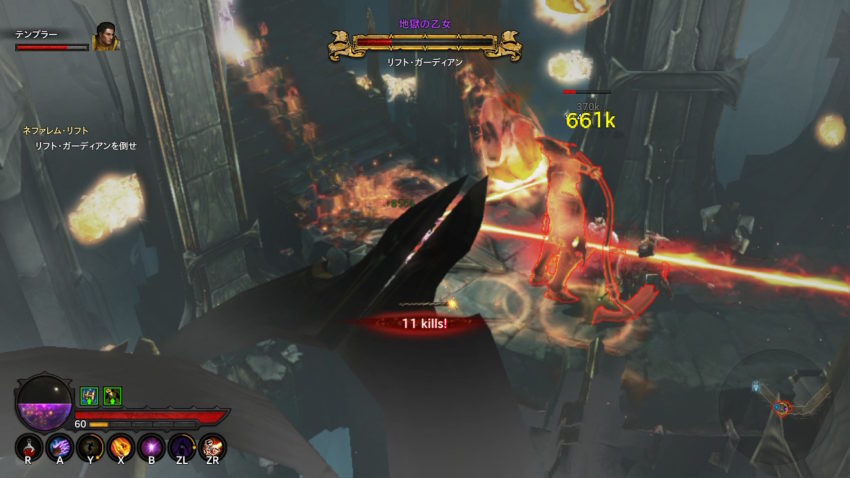The height and width of the screenshot is (478, 850).
Task: Activate the red-and-white warrior skill
Action: pos(213,446)
